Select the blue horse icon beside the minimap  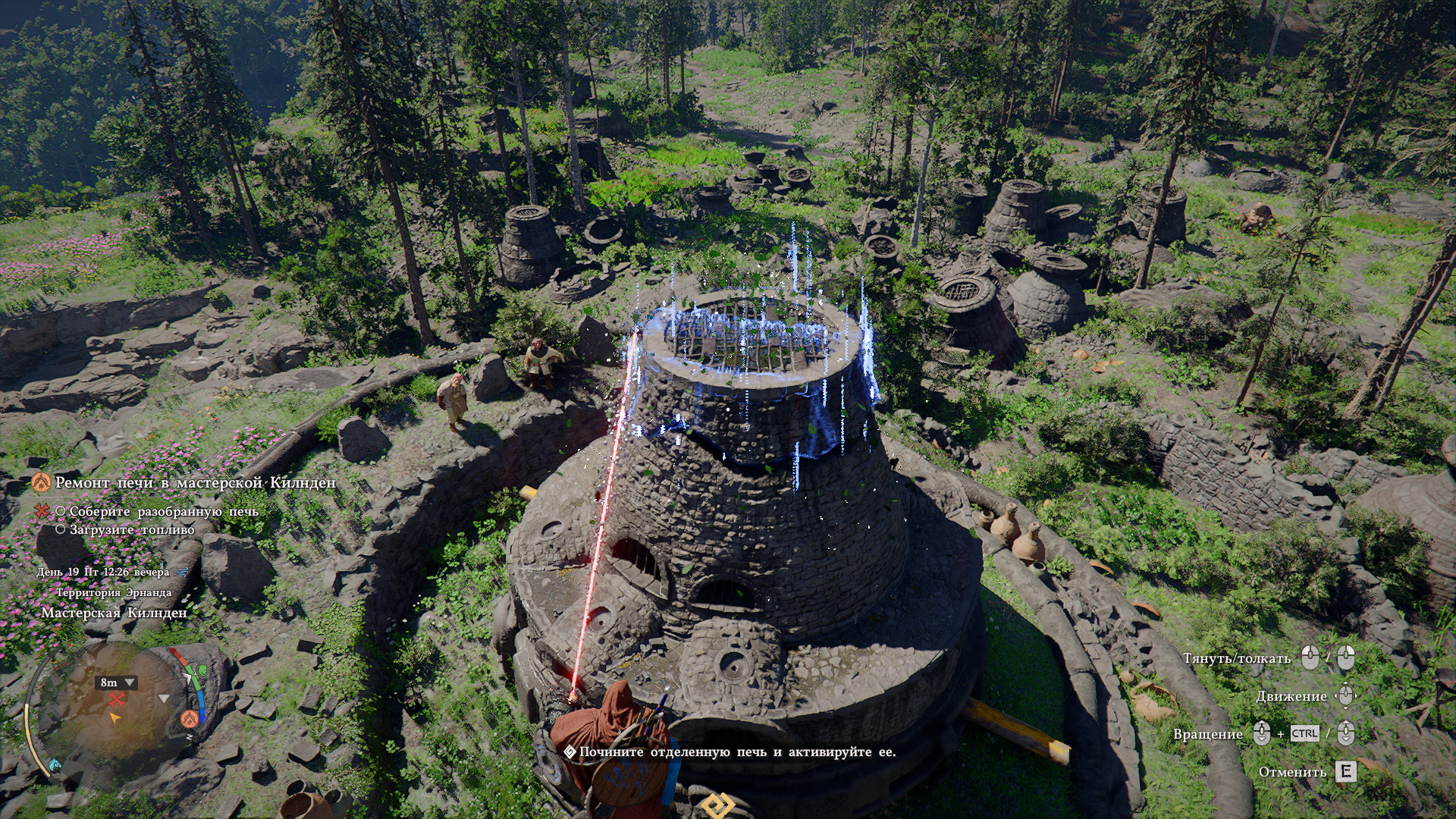55,764
